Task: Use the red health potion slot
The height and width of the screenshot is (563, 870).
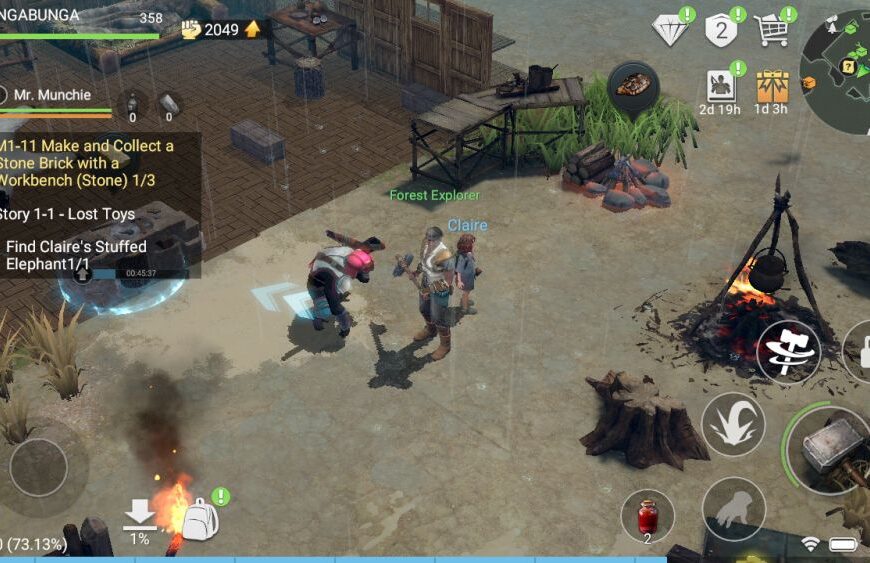Action: pos(647,516)
